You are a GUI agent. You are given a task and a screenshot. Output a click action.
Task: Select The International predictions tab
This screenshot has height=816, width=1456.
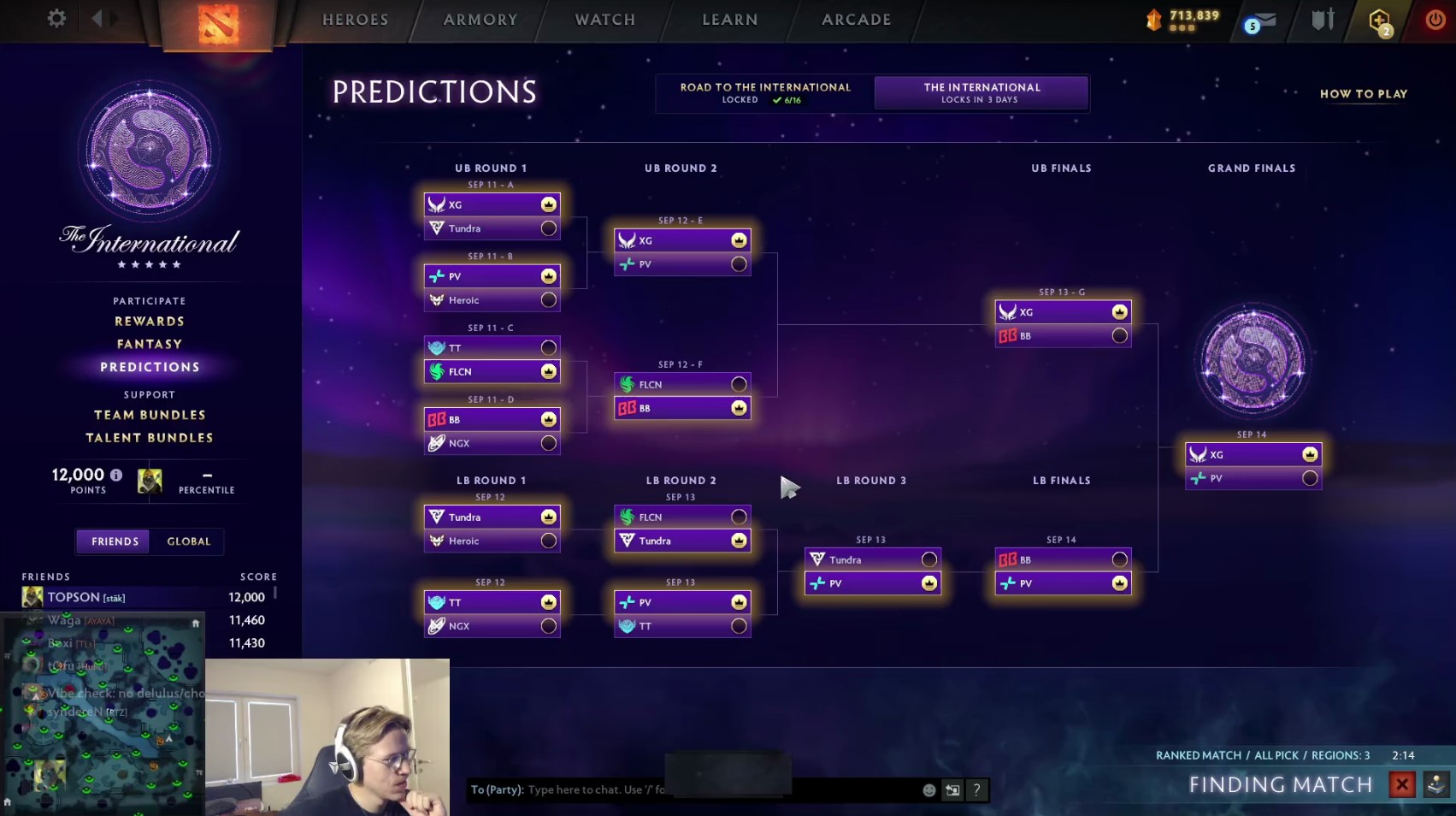coord(981,92)
